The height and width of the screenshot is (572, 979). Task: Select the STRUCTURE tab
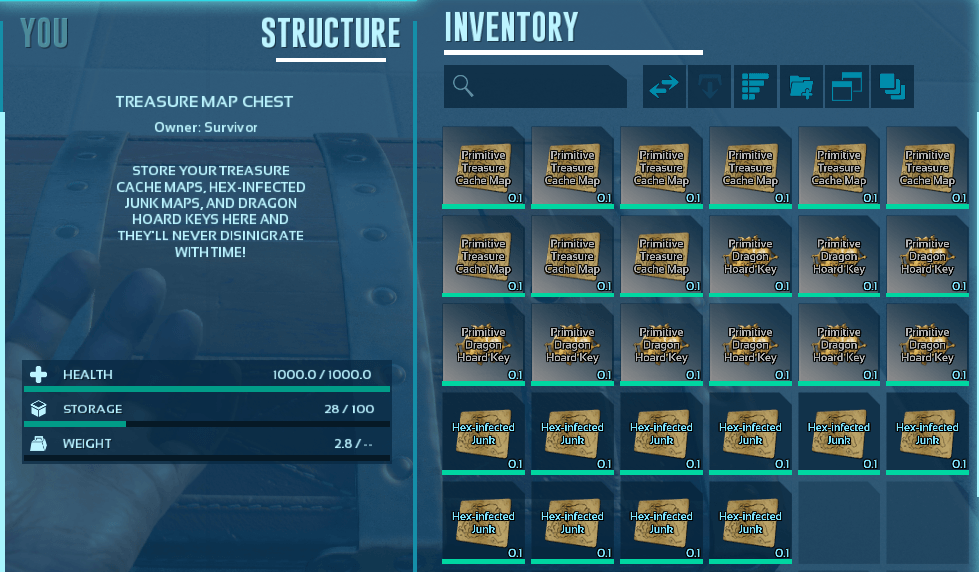click(330, 33)
